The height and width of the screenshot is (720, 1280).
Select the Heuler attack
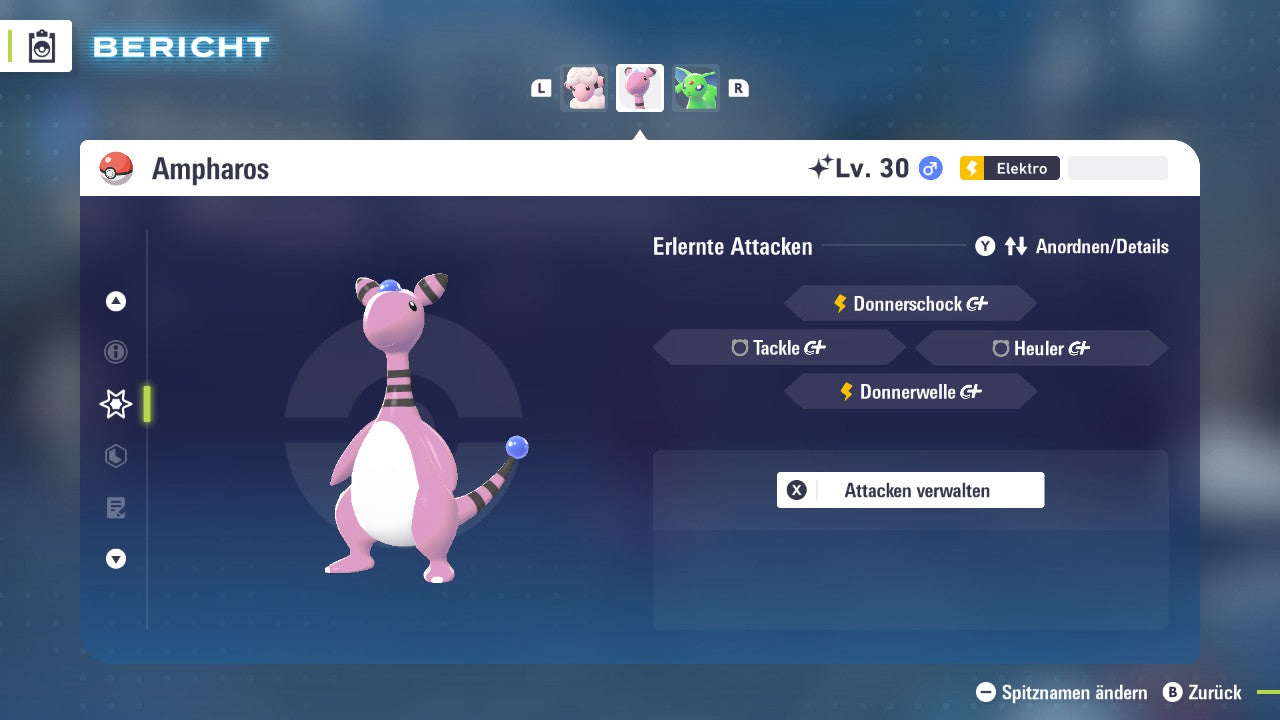1041,347
